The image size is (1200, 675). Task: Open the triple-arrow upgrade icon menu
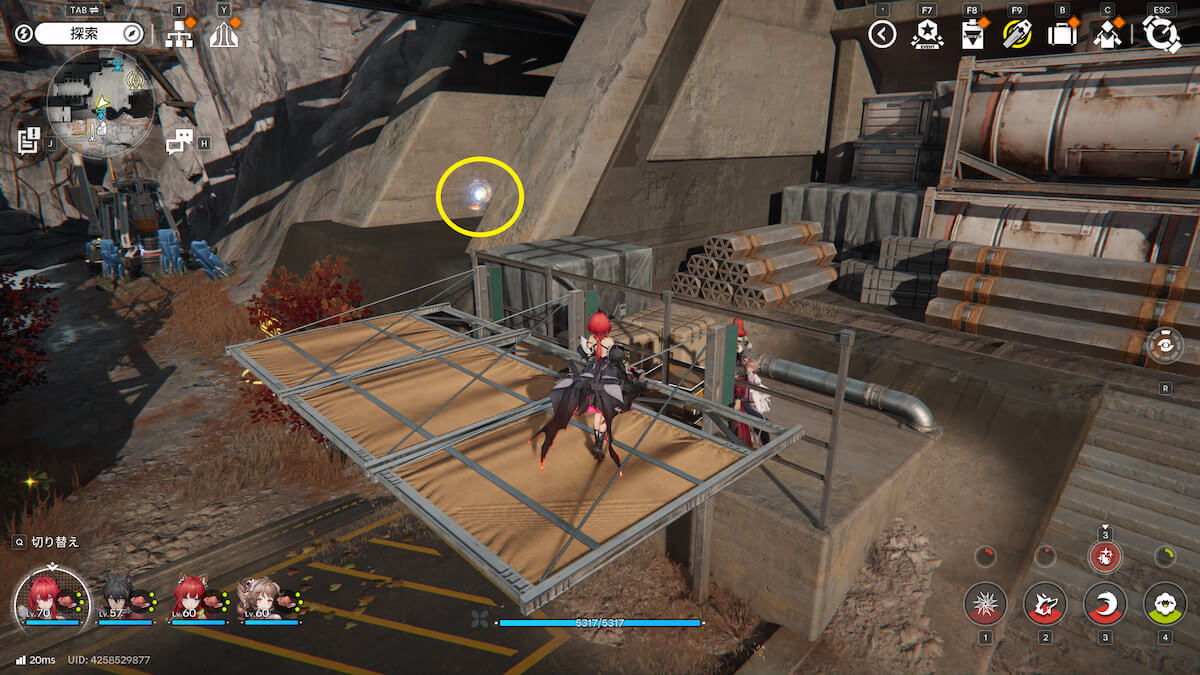pos(224,35)
